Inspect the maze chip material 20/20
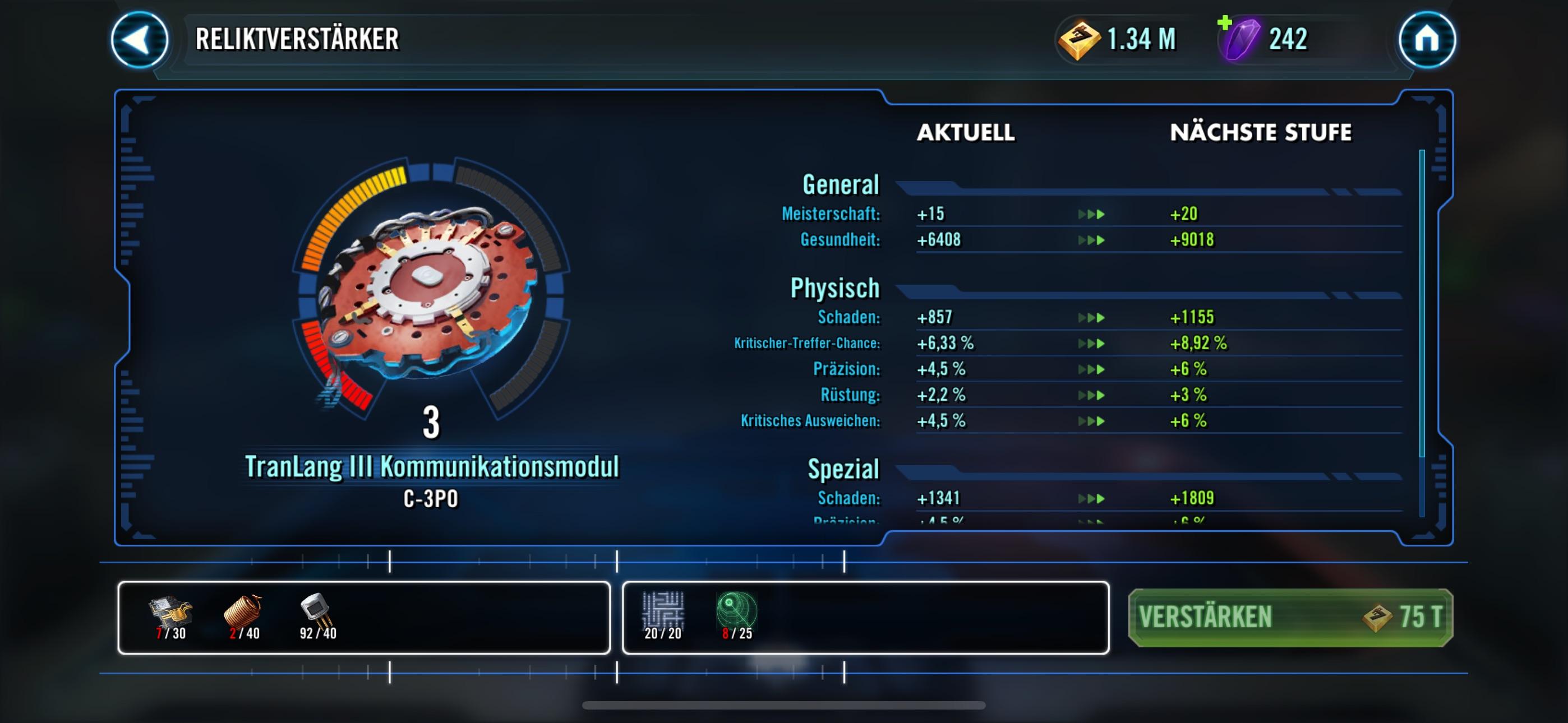Image resolution: width=1568 pixels, height=723 pixels. pos(663,616)
